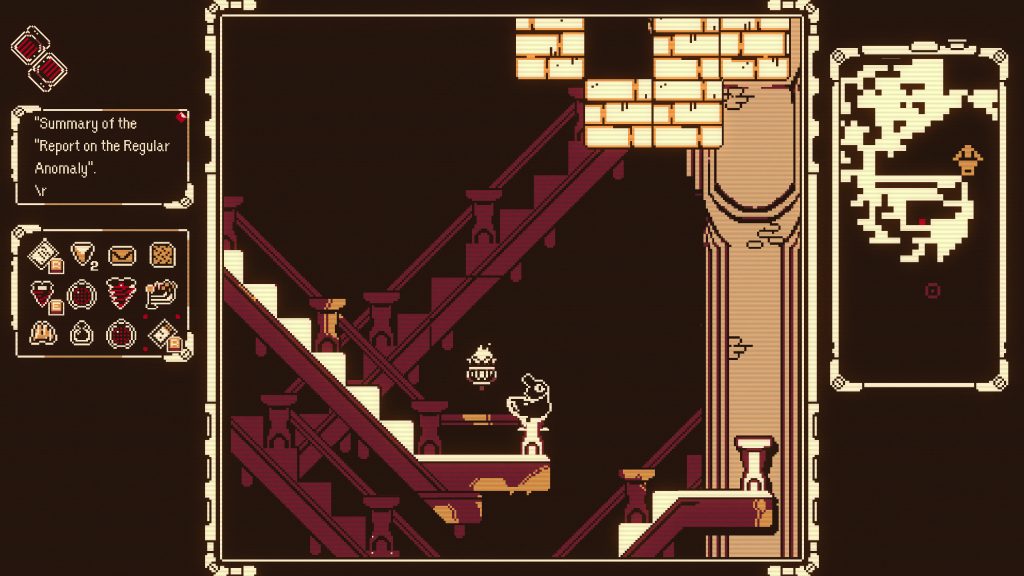Click the orange marker on the minimap

[x=967, y=159]
